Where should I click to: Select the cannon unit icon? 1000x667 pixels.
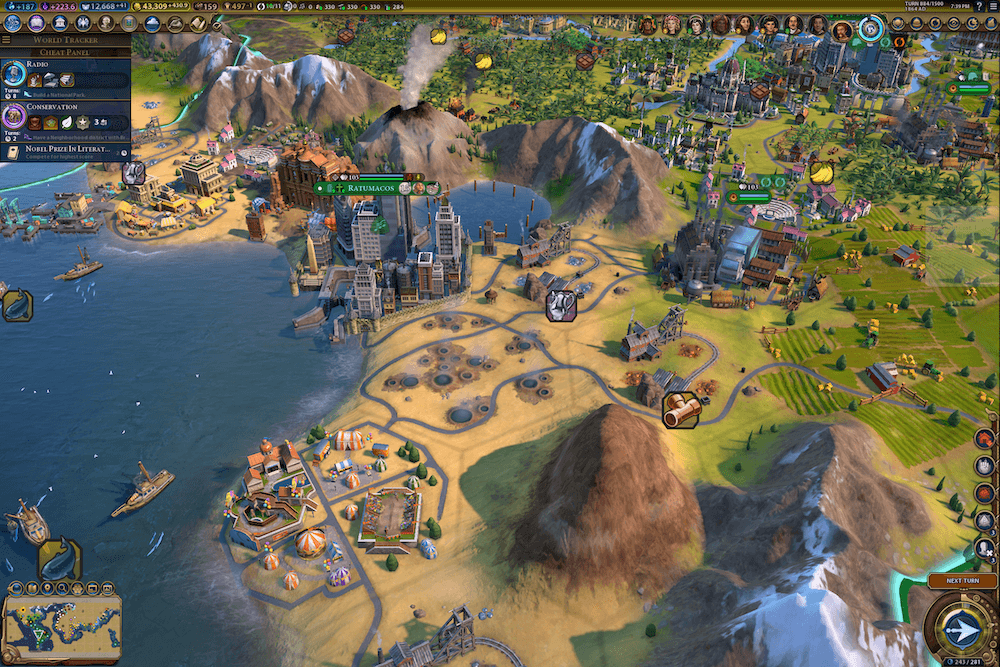click(680, 410)
